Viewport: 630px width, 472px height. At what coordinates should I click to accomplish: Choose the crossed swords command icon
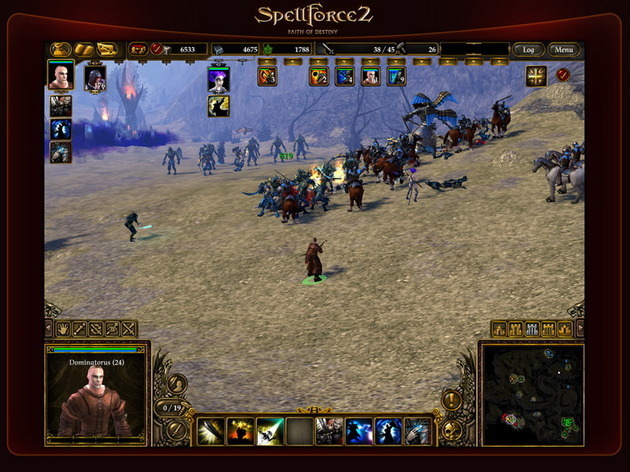click(128, 328)
